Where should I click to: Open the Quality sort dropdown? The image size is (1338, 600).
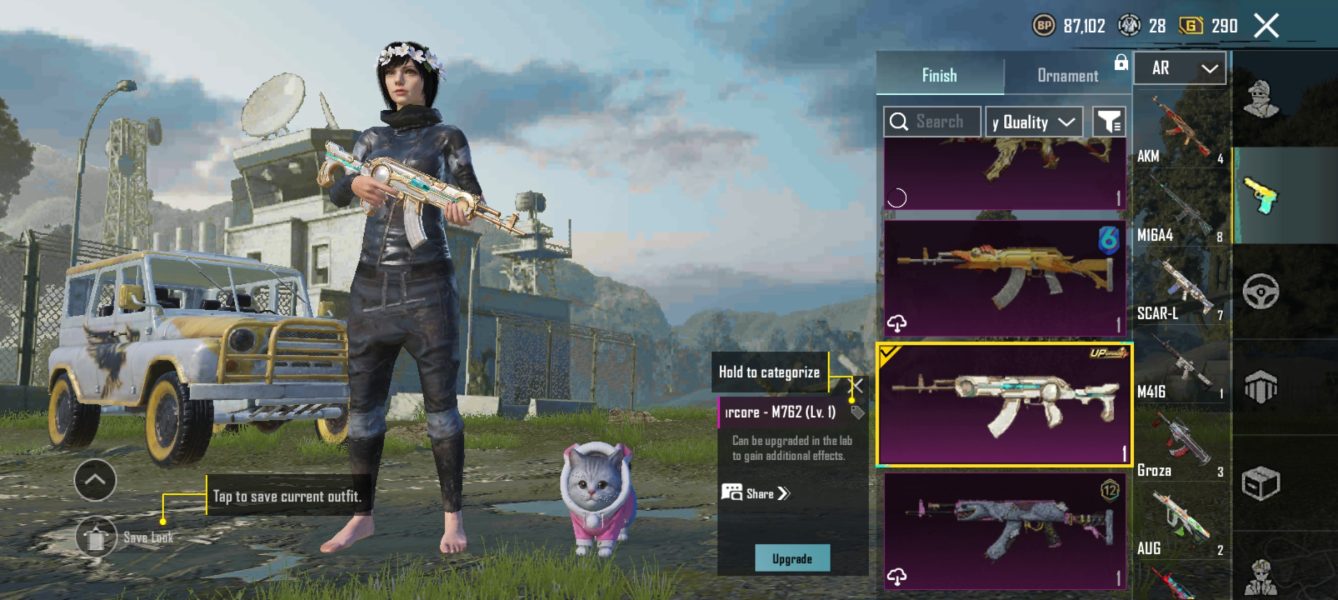1034,122
